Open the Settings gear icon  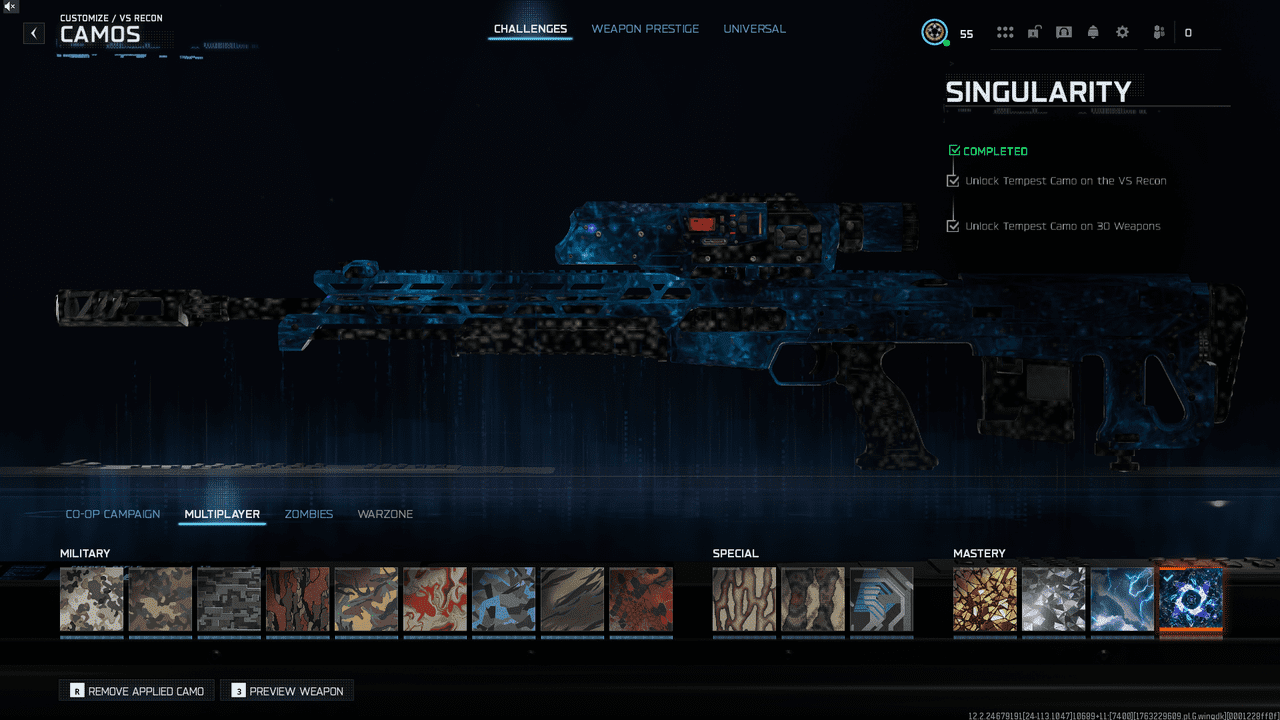click(x=1121, y=31)
